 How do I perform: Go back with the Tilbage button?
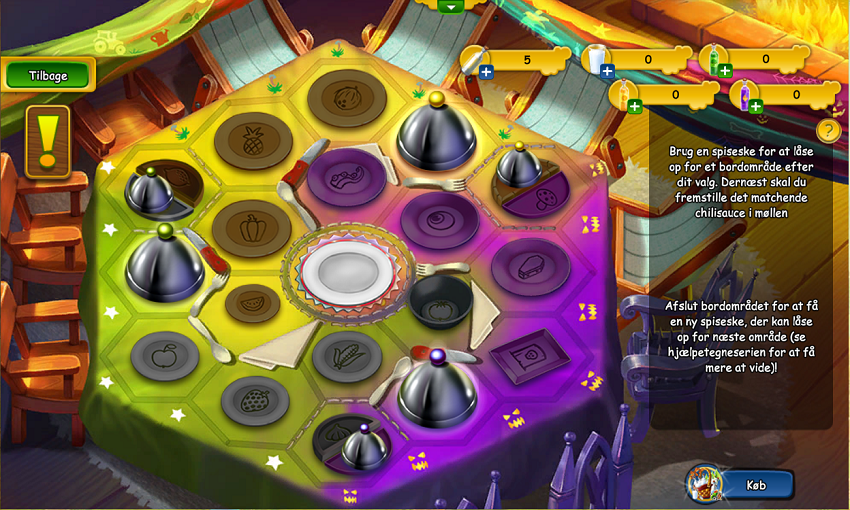point(49,74)
